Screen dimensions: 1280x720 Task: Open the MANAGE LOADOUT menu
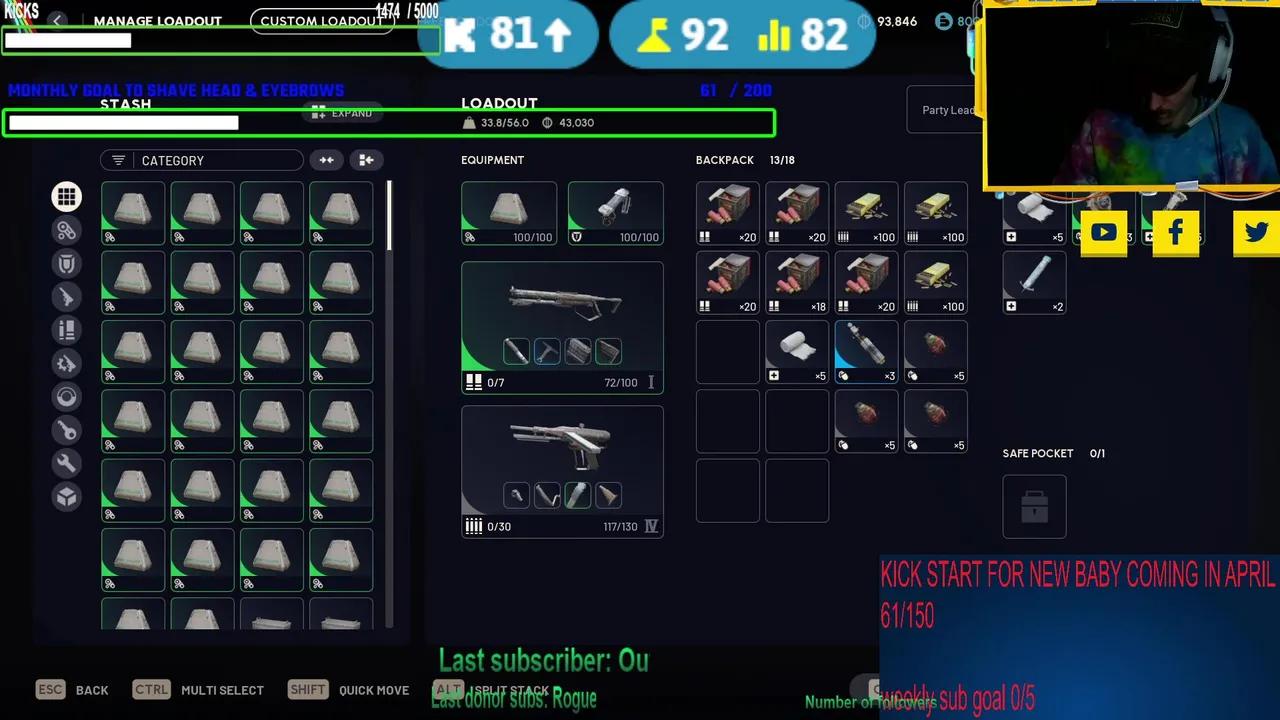(157, 21)
